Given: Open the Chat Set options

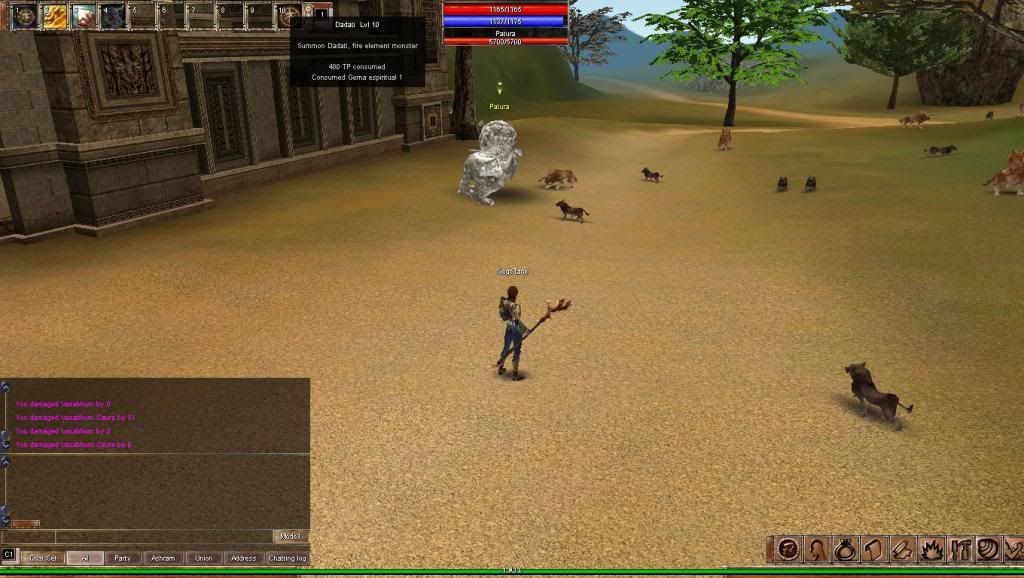Looking at the screenshot, I should click(42, 558).
